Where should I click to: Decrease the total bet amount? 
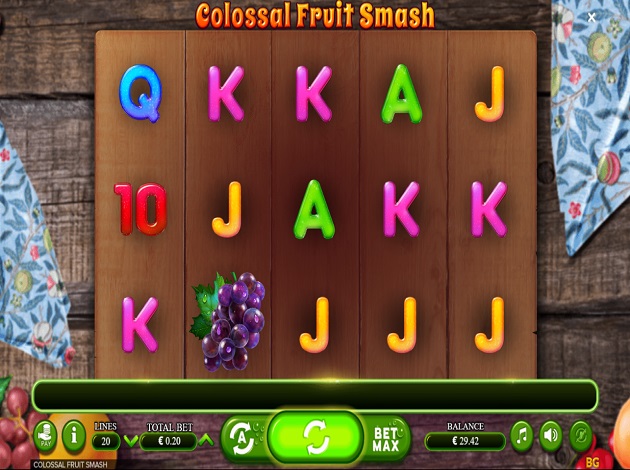click(x=131, y=440)
